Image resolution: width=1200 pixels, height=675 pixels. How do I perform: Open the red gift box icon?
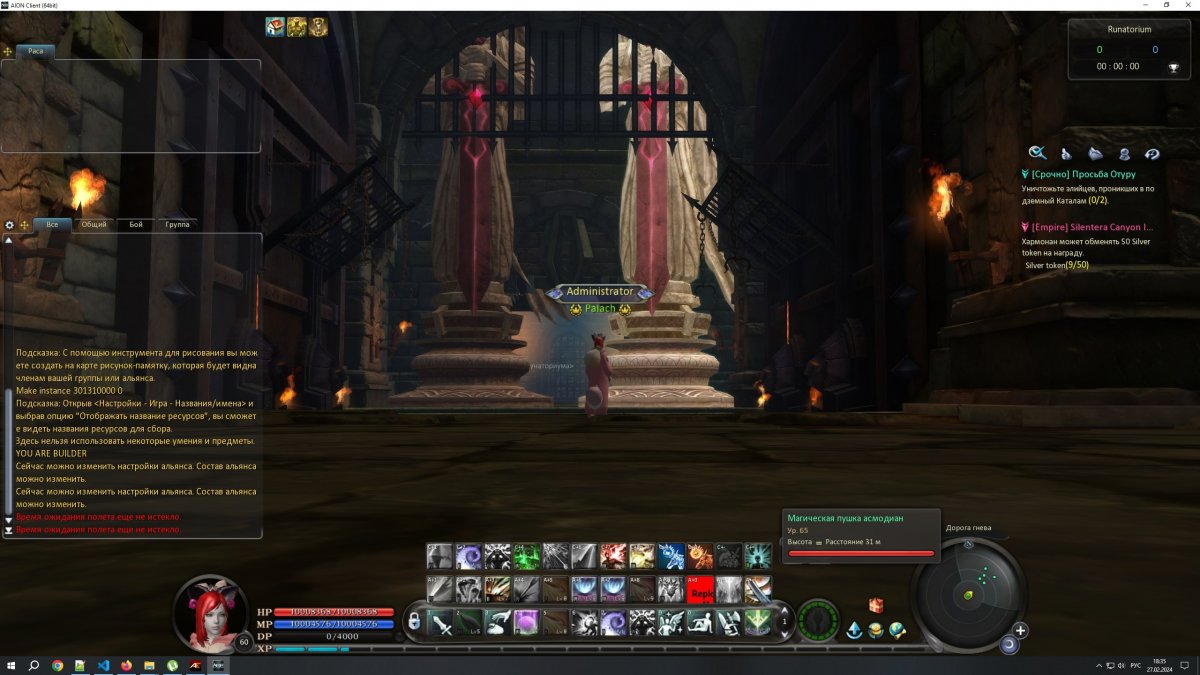click(x=876, y=606)
